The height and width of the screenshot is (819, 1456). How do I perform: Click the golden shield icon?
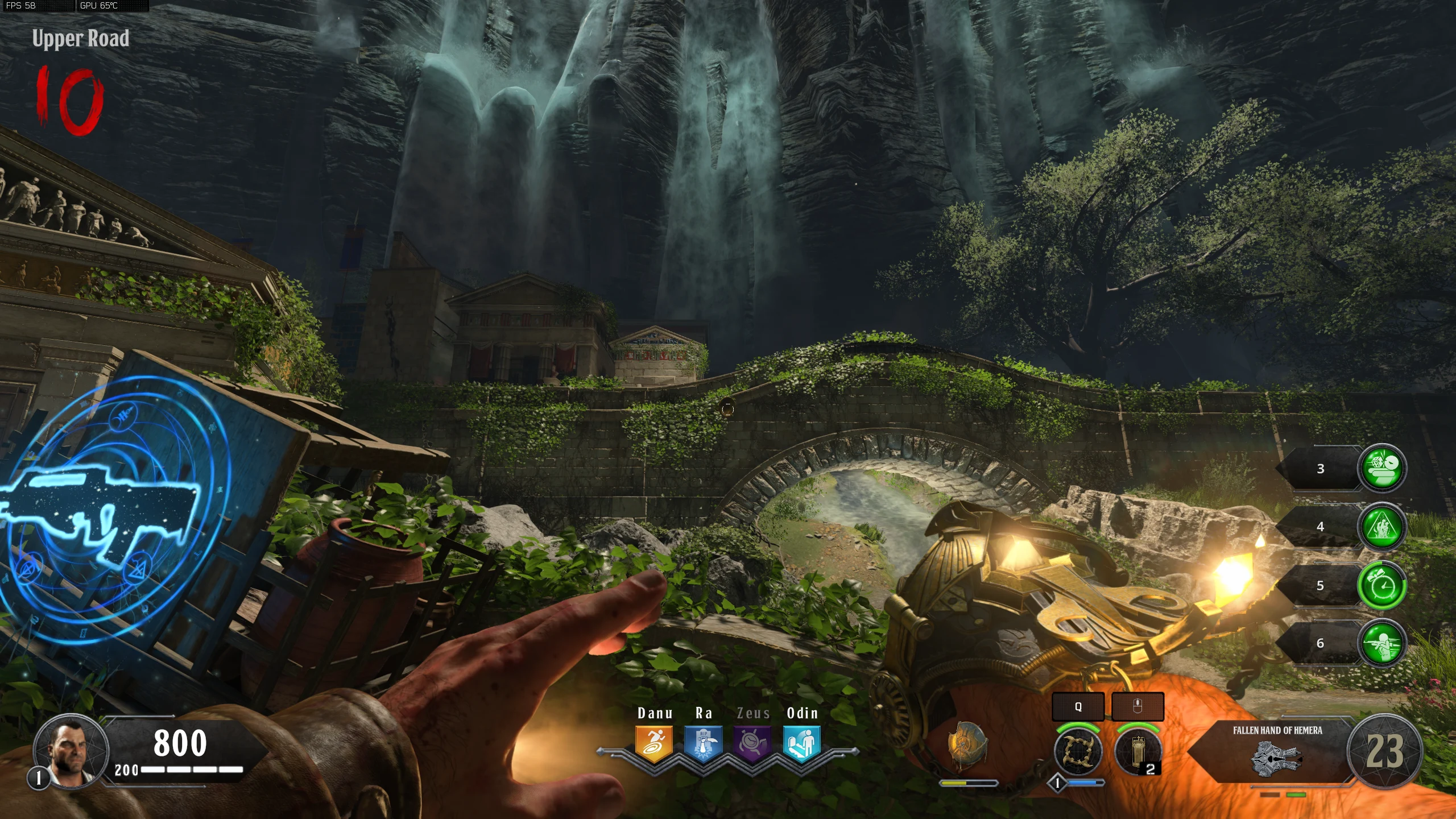(966, 745)
